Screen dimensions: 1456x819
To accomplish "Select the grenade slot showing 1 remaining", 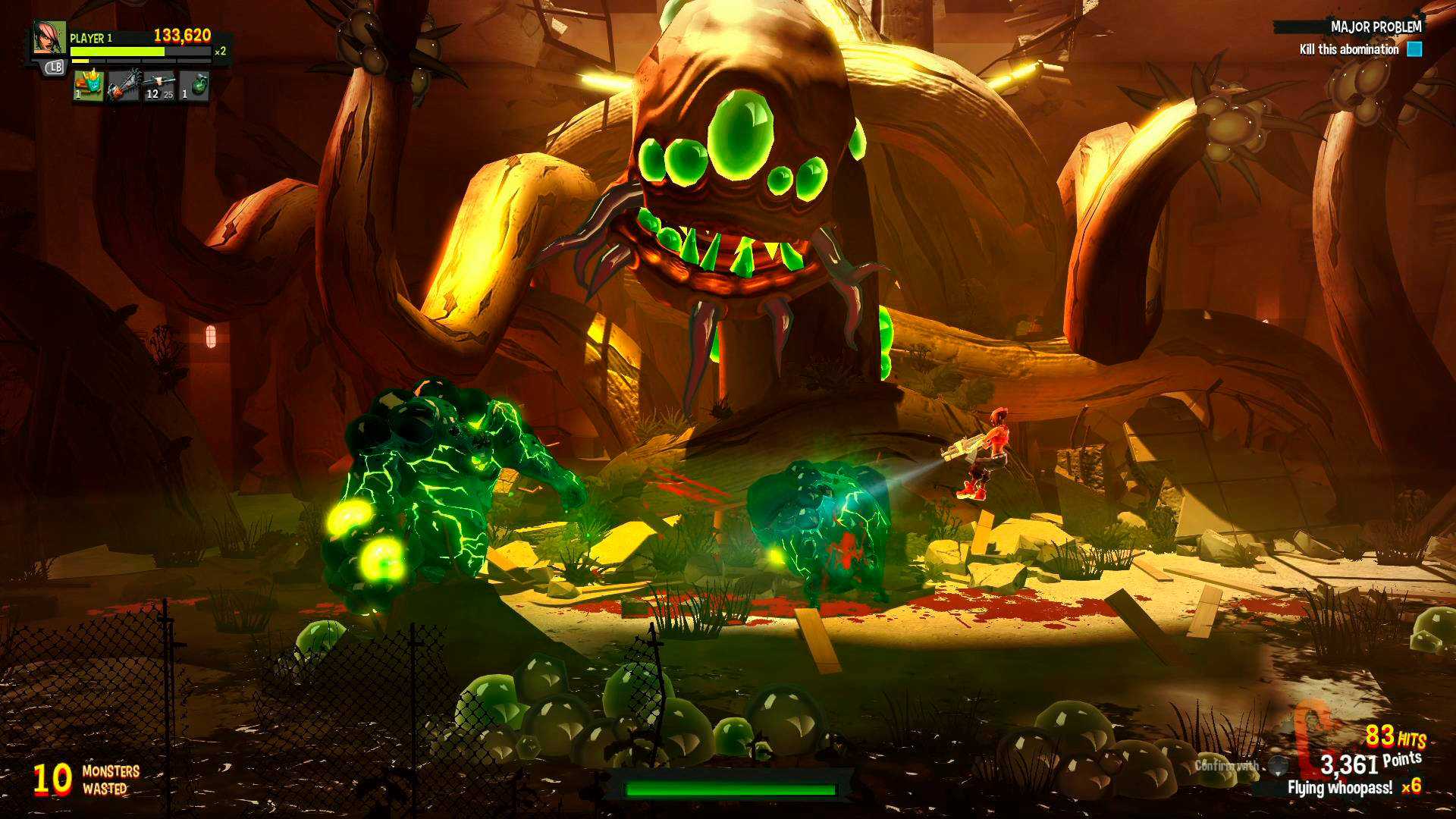I will [196, 87].
